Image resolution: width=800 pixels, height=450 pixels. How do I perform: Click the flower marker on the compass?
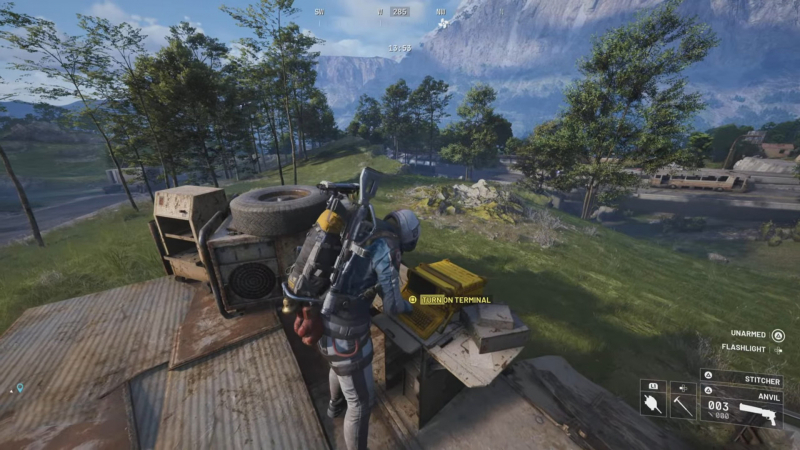443,22
